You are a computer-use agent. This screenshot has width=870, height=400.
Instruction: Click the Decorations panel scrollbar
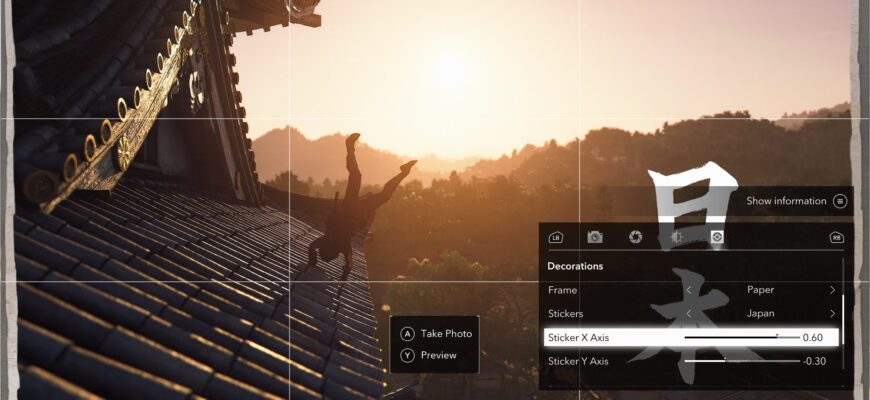(x=843, y=318)
